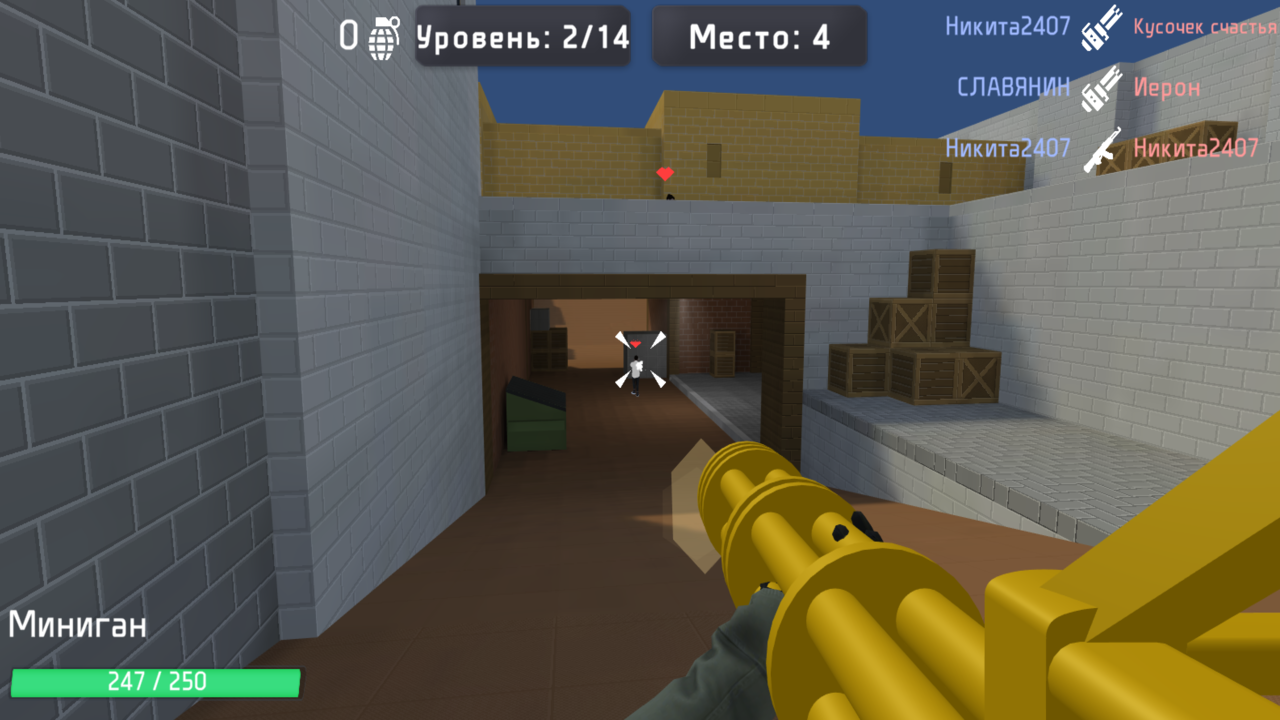Click the victim name Иерон in the feed
1280x720 pixels.
(1166, 89)
